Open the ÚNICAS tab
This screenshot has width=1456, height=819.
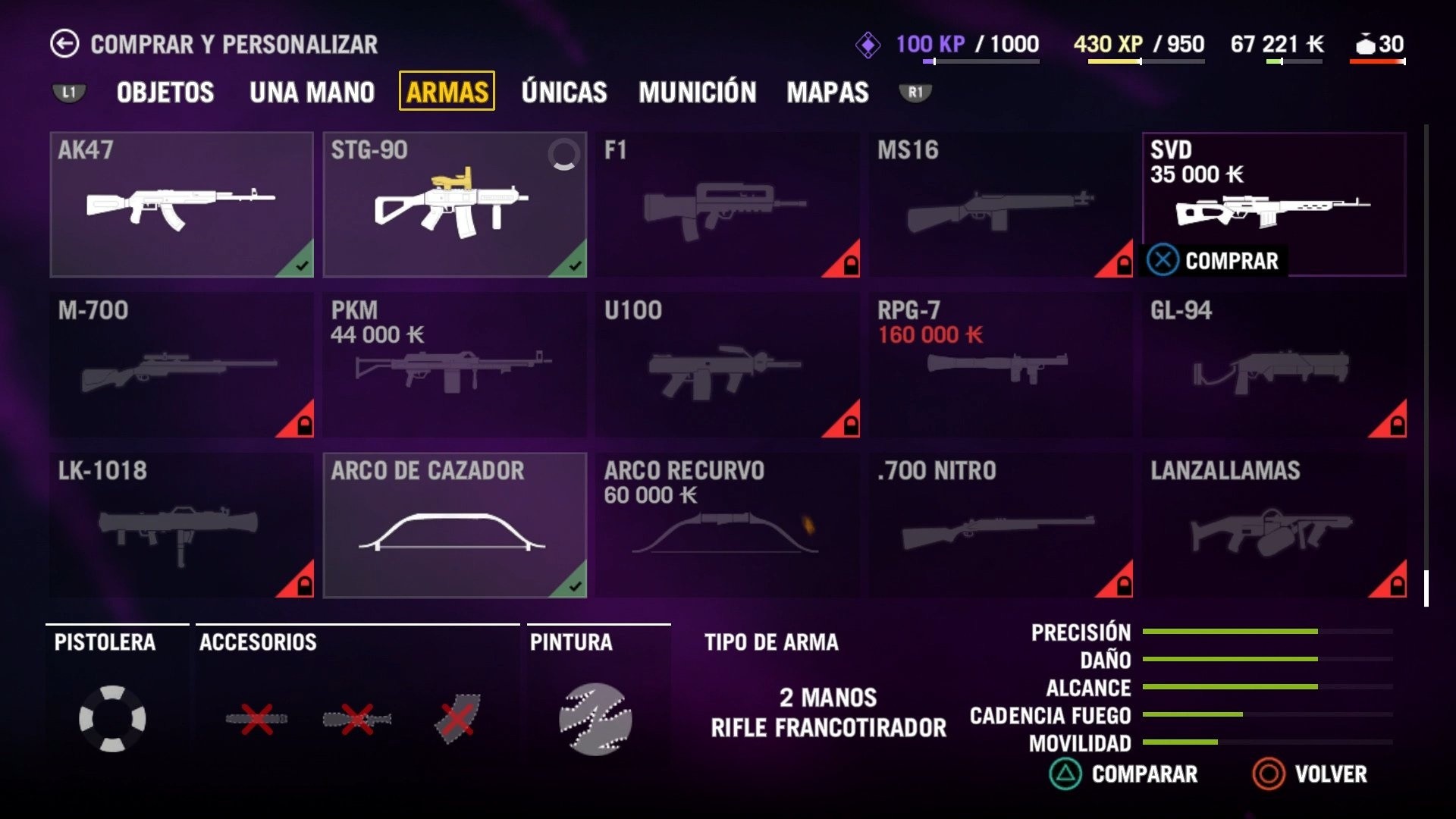click(x=563, y=92)
